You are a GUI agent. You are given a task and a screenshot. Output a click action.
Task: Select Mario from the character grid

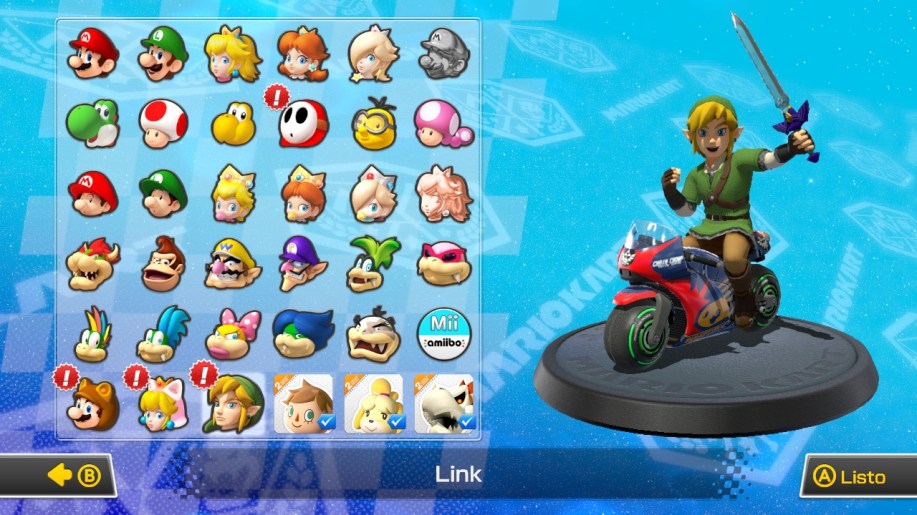(x=93, y=54)
